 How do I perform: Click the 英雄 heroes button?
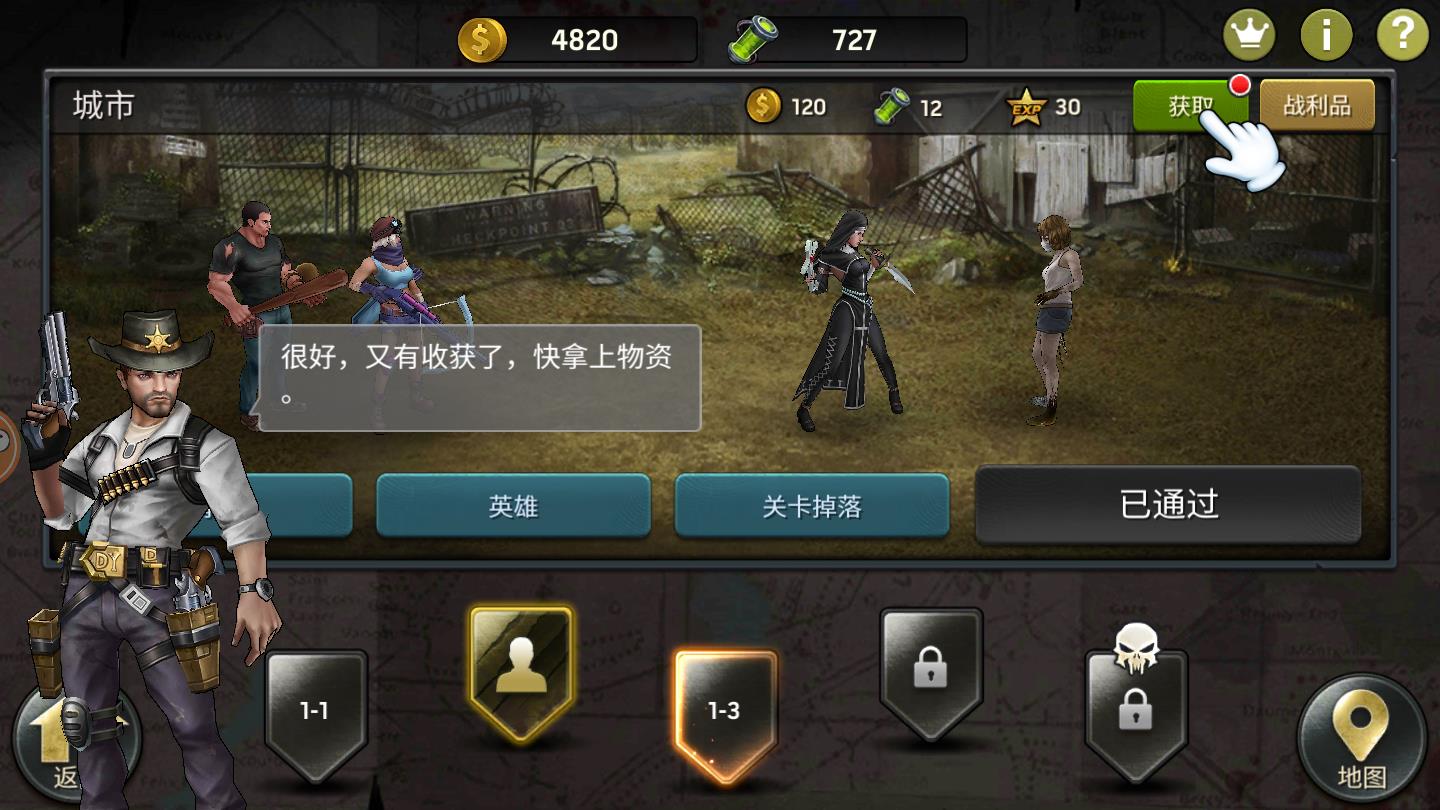513,507
